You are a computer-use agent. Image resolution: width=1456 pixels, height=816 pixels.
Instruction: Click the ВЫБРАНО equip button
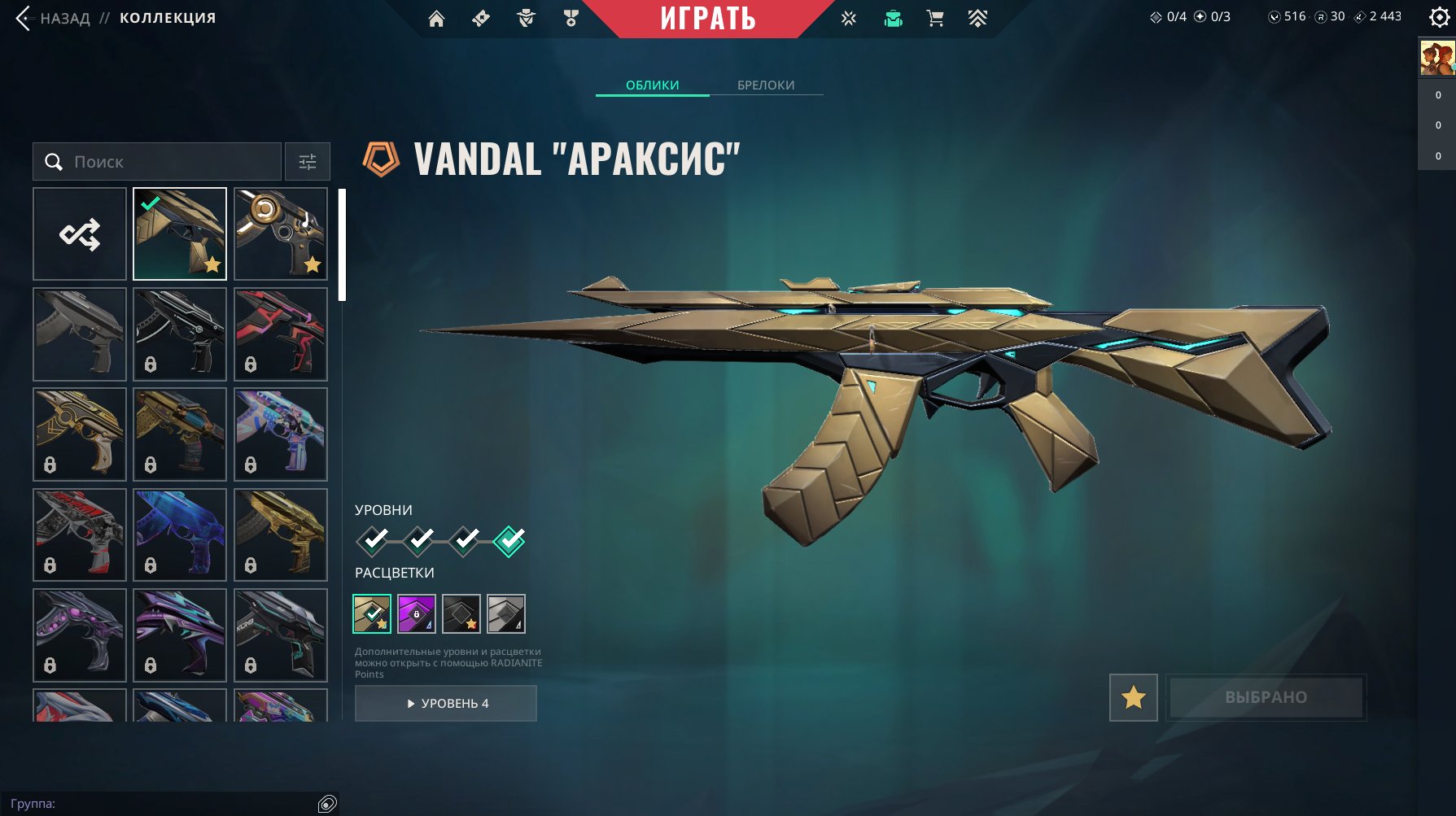(x=1266, y=697)
